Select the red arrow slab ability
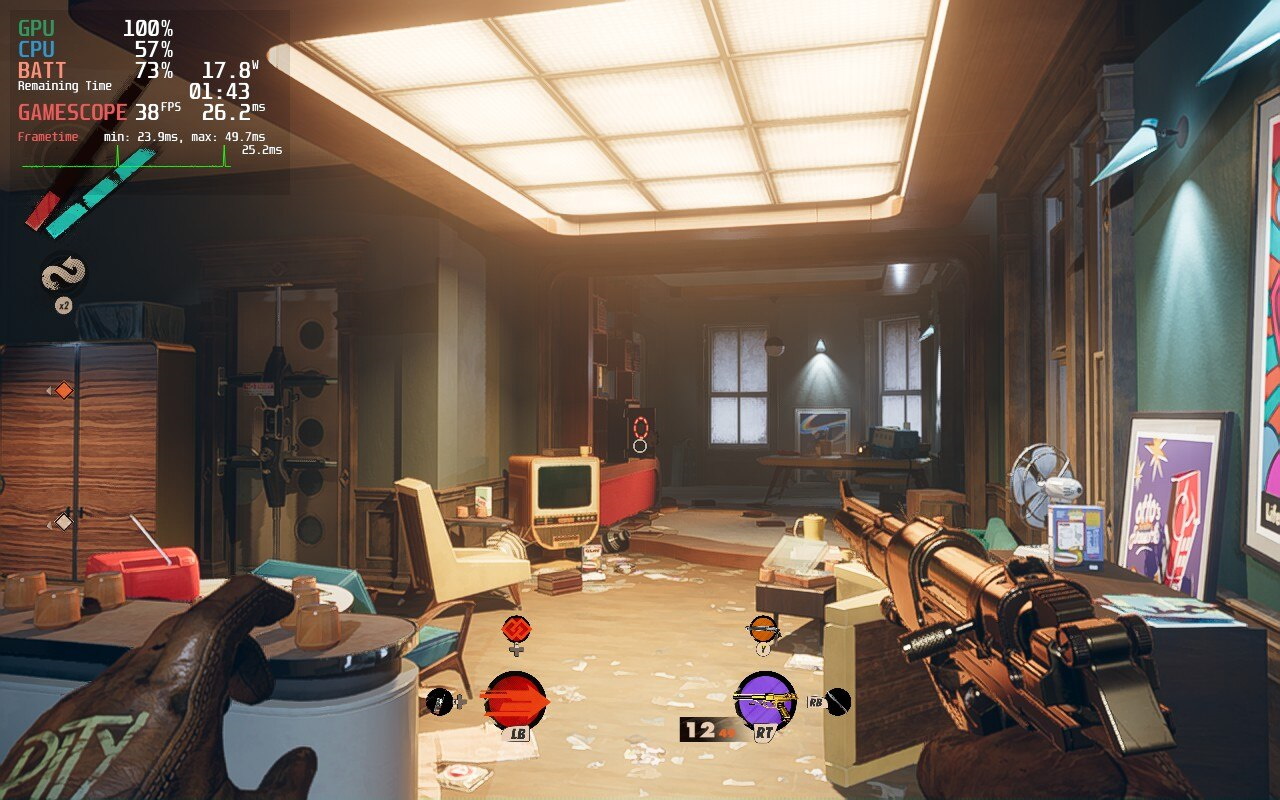 [x=515, y=700]
